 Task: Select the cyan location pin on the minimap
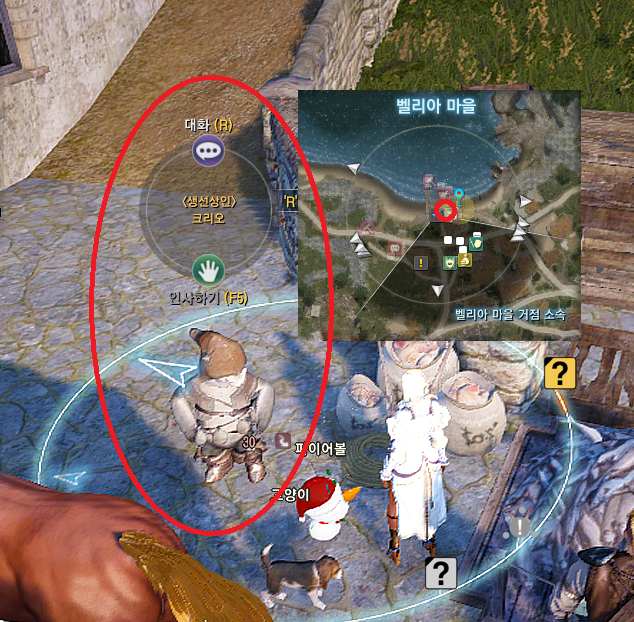(459, 192)
